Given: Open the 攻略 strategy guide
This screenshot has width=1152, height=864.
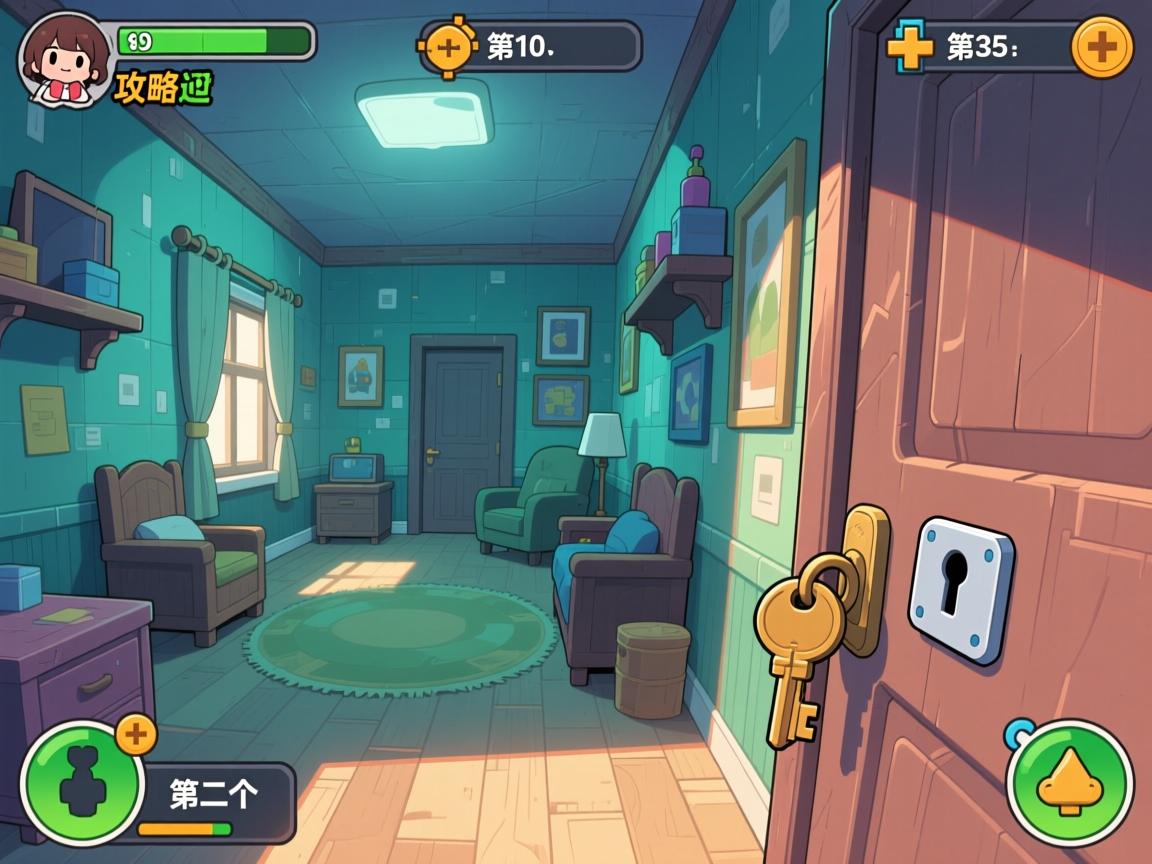Looking at the screenshot, I should tap(164, 88).
